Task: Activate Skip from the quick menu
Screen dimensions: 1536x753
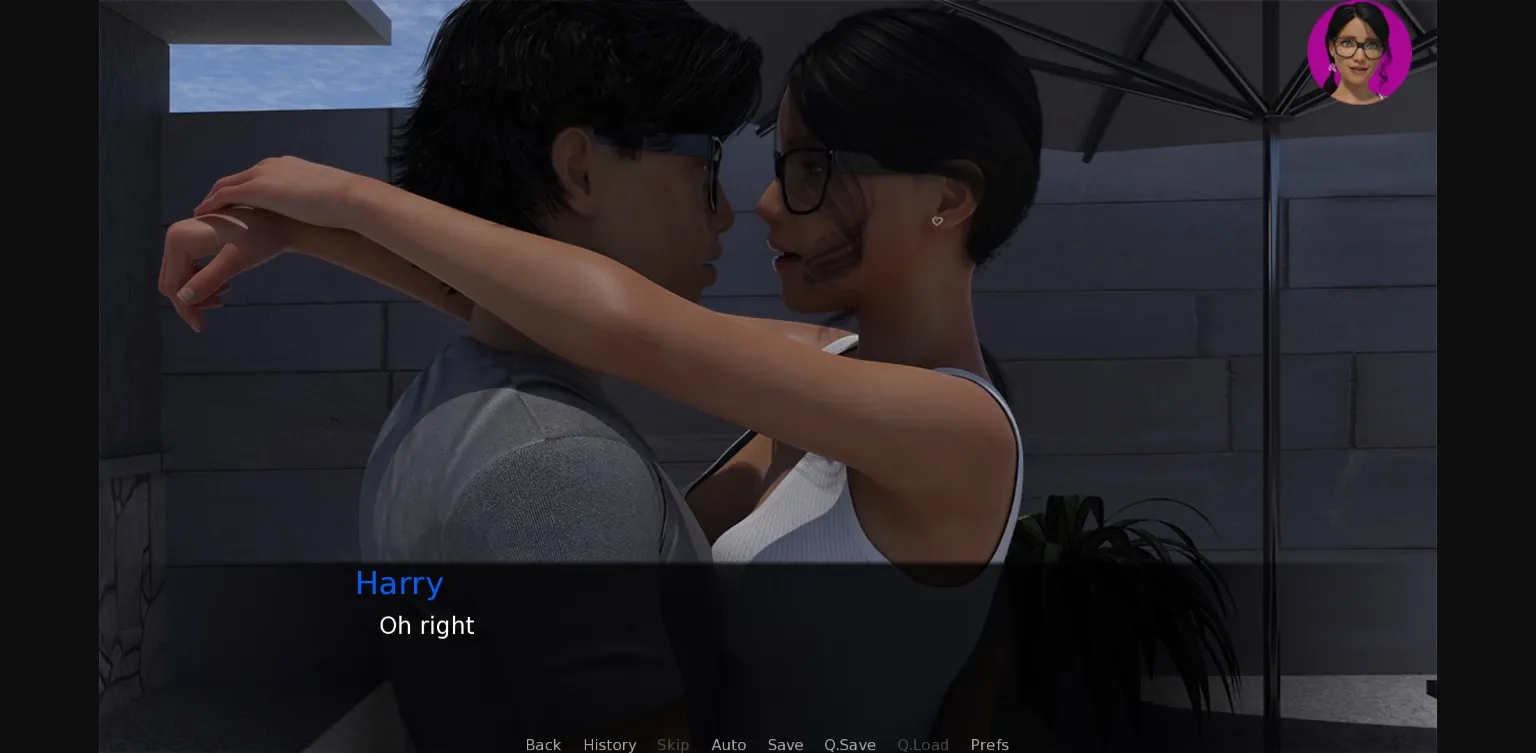Action: click(x=673, y=745)
